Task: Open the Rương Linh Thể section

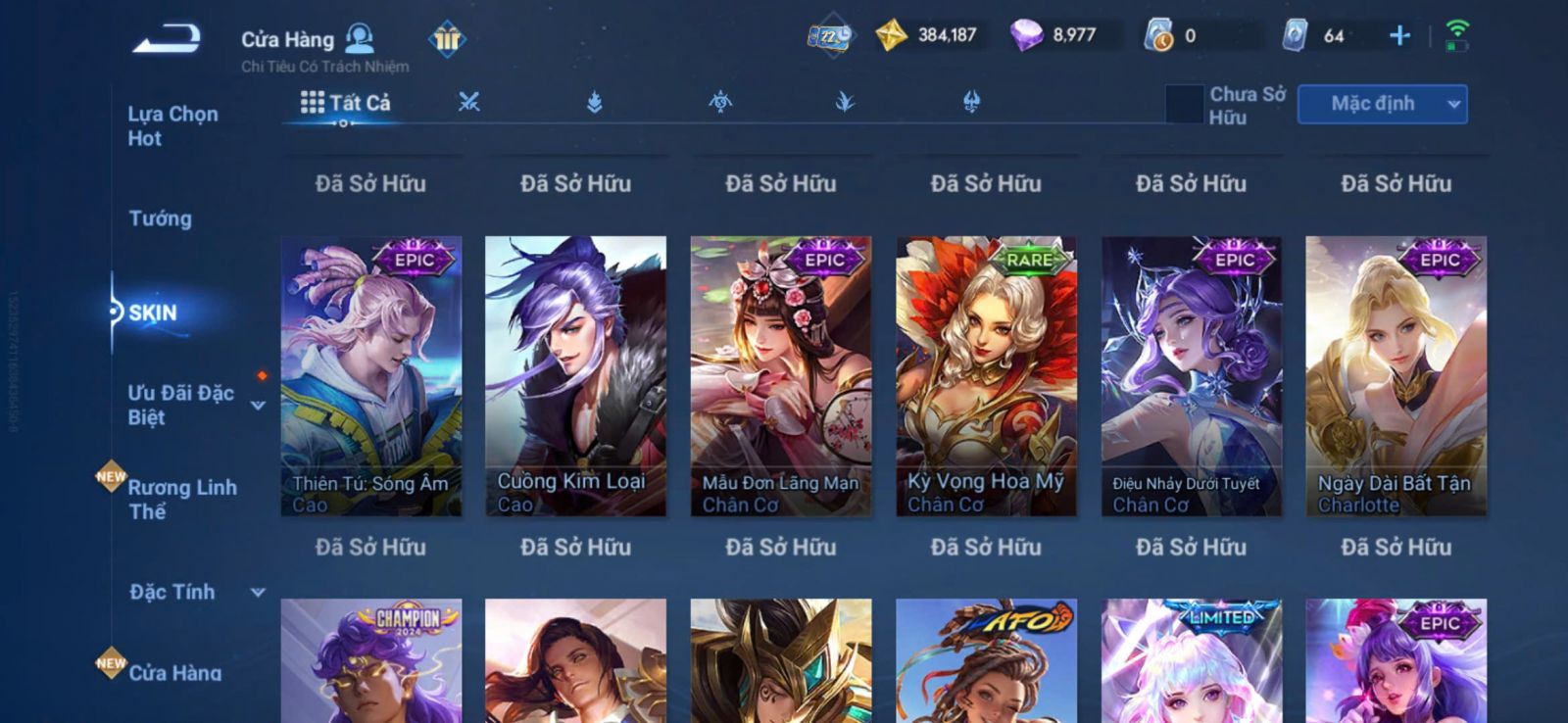Action: point(182,499)
